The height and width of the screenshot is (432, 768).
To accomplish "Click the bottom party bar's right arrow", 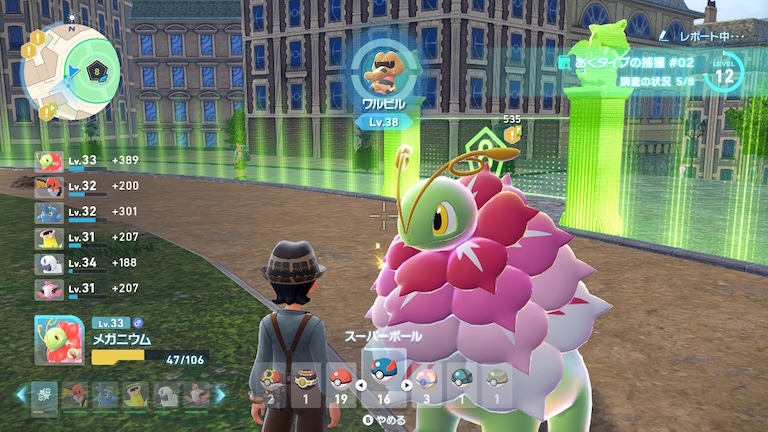I will click(x=221, y=396).
